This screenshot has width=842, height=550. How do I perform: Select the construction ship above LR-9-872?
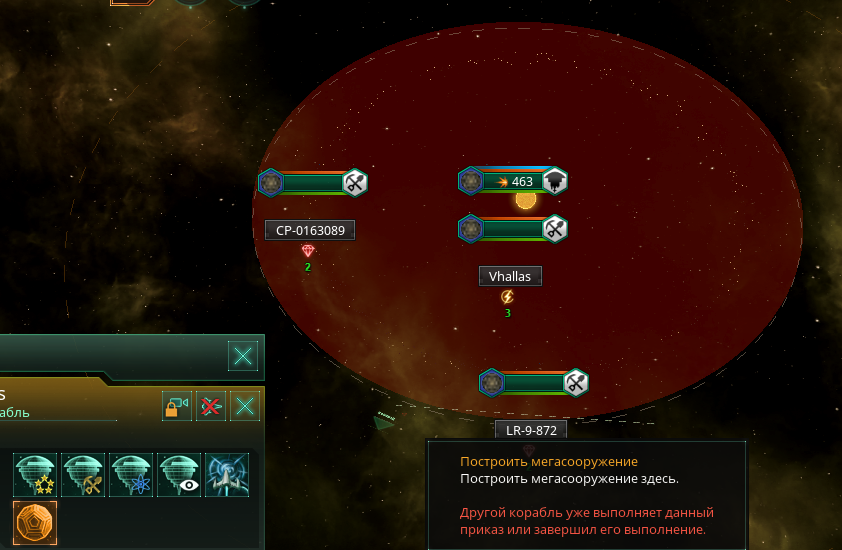[534, 382]
